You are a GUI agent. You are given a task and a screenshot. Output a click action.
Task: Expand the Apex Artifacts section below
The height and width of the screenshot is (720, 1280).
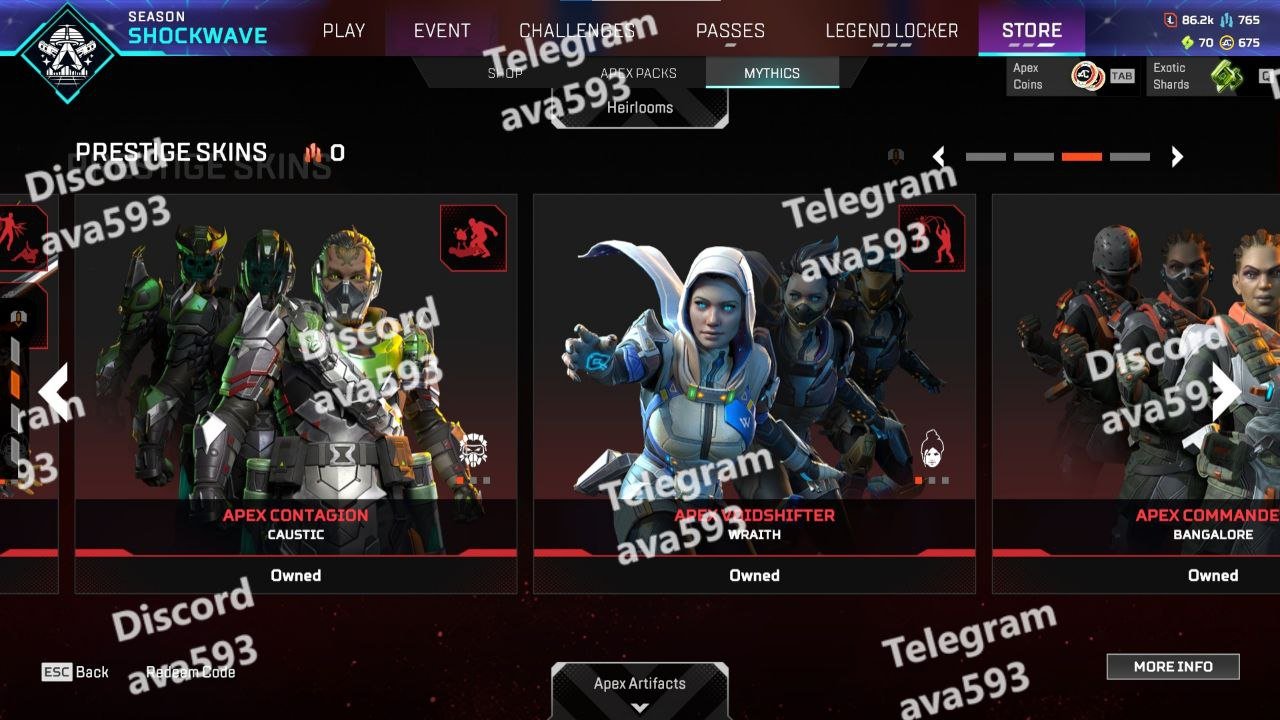[x=640, y=692]
